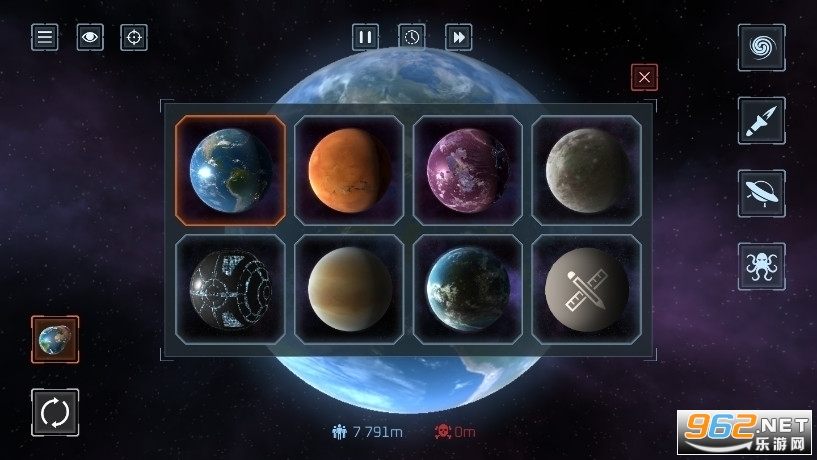
Task: Open the hamburger menu
Action: [45, 38]
